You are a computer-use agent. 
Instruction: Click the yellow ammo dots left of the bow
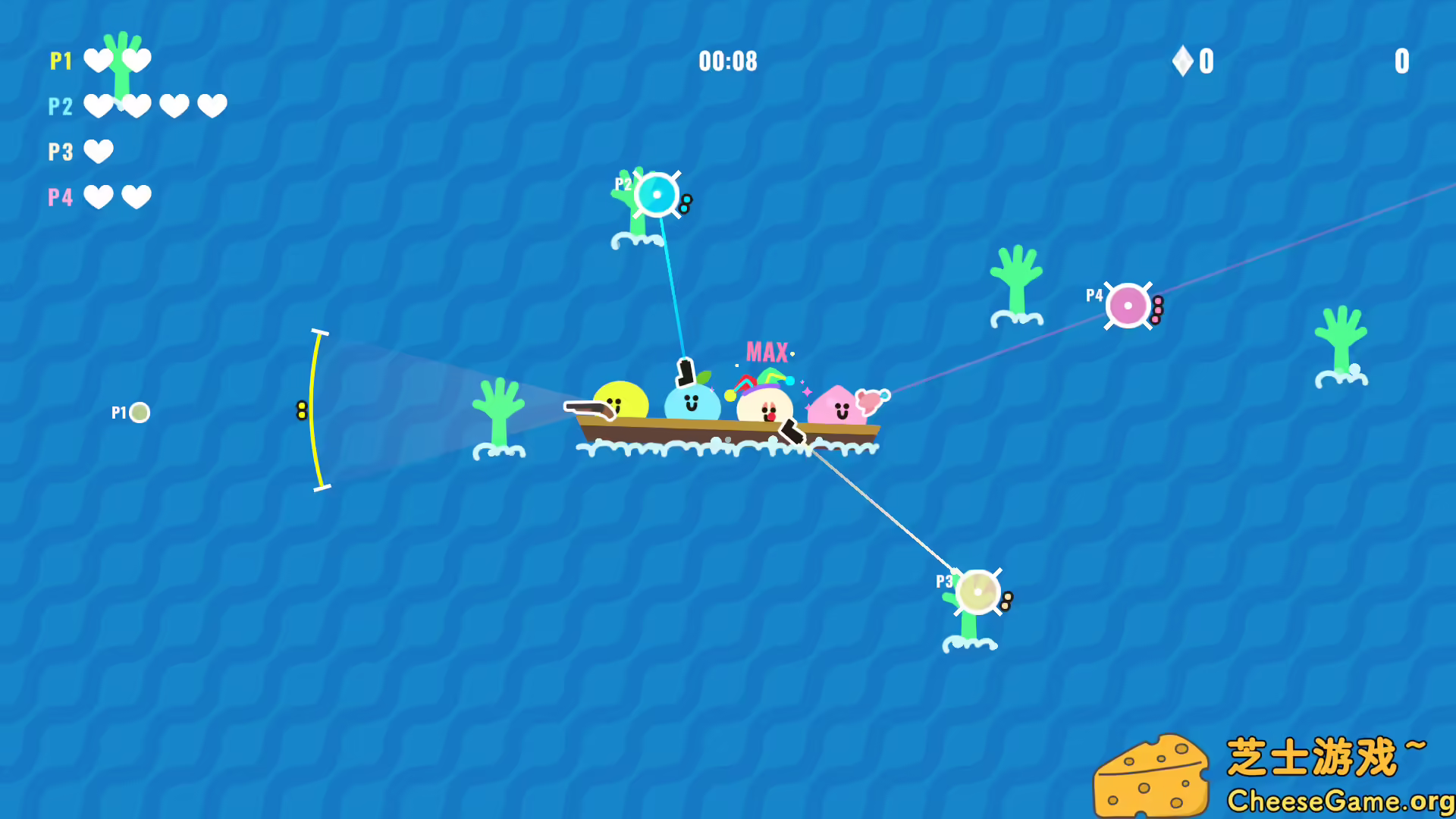pyautogui.click(x=301, y=409)
